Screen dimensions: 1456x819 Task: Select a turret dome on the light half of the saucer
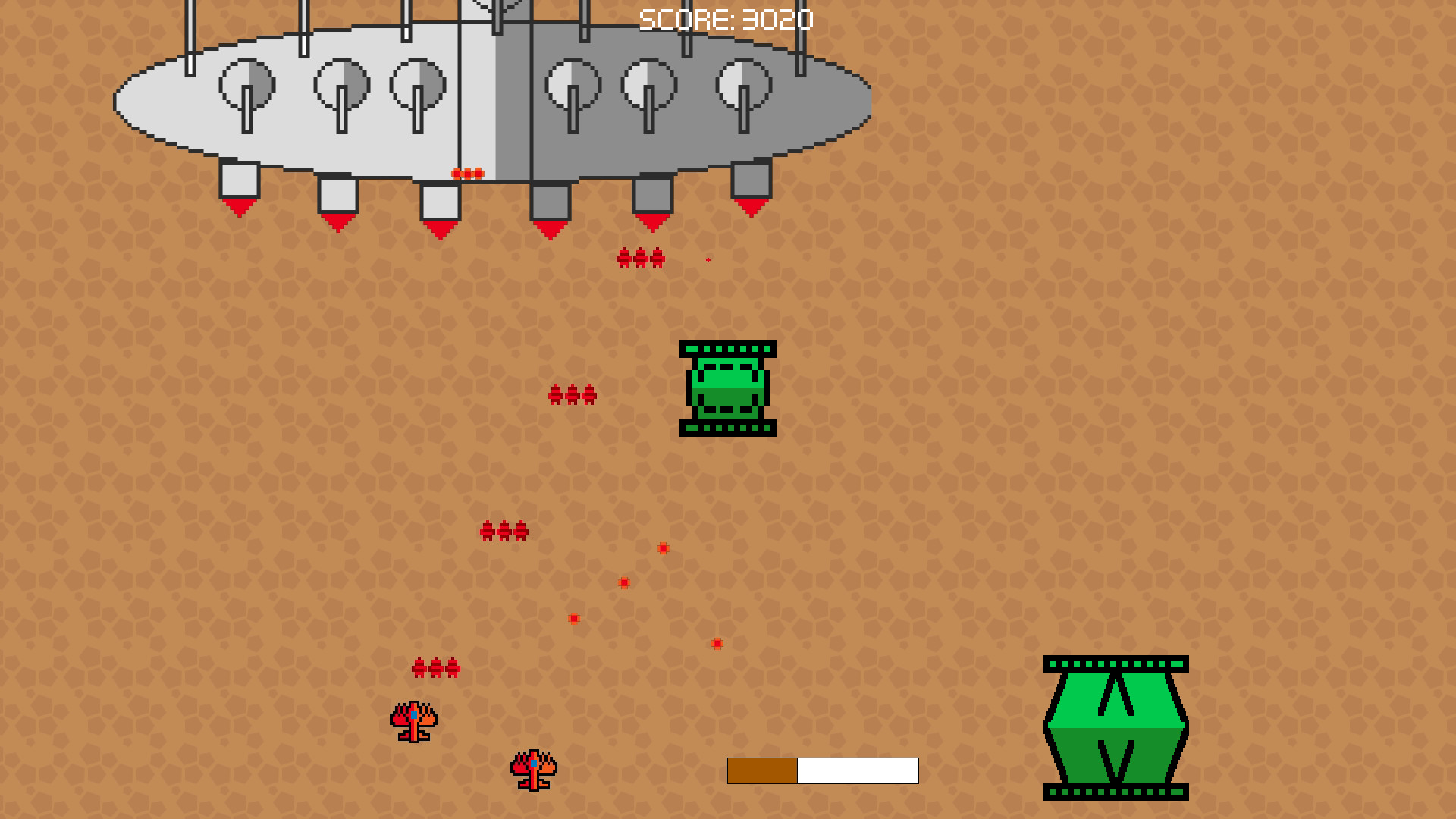pyautogui.click(x=344, y=83)
